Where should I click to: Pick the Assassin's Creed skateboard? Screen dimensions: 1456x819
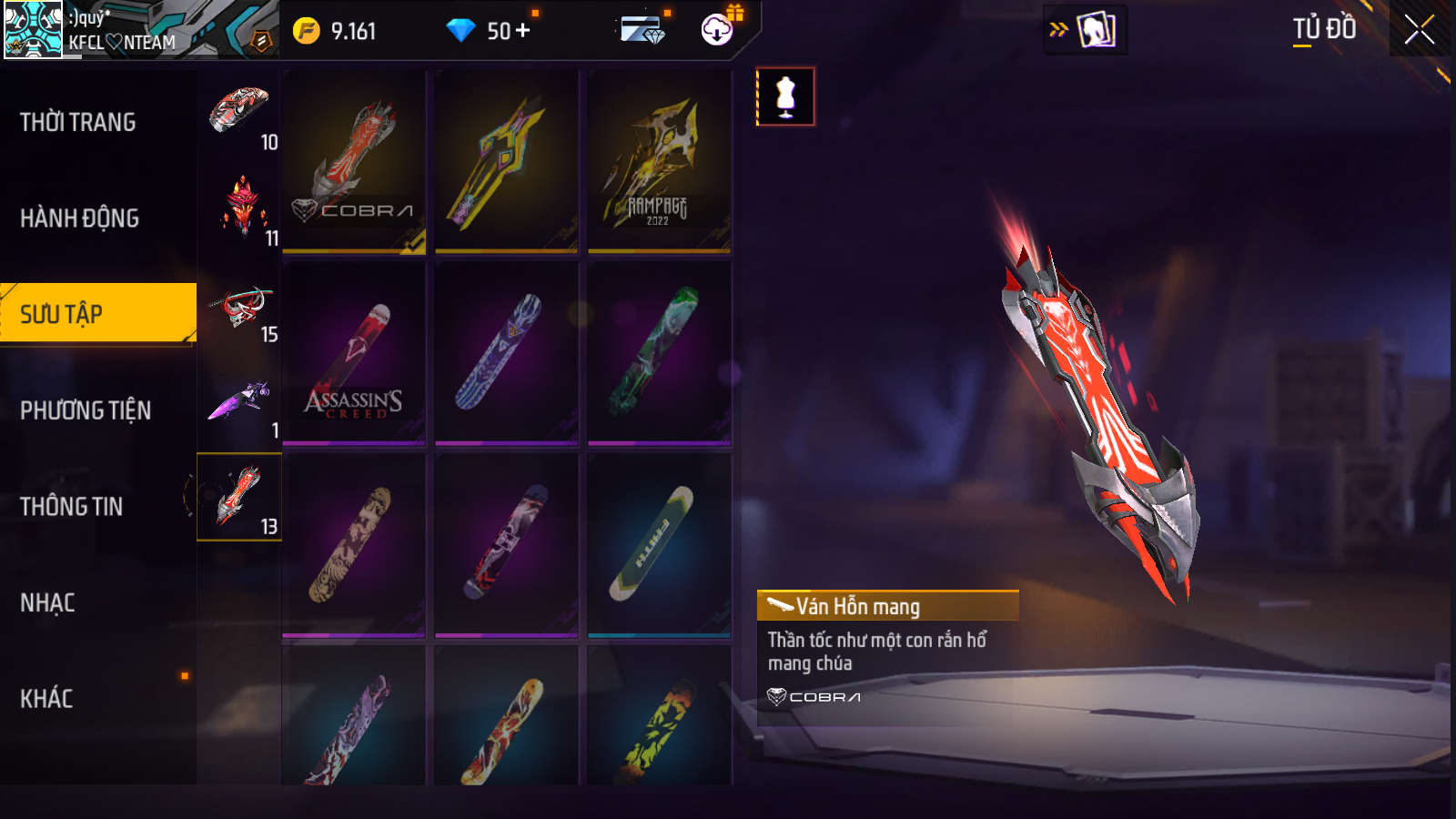[x=354, y=354]
